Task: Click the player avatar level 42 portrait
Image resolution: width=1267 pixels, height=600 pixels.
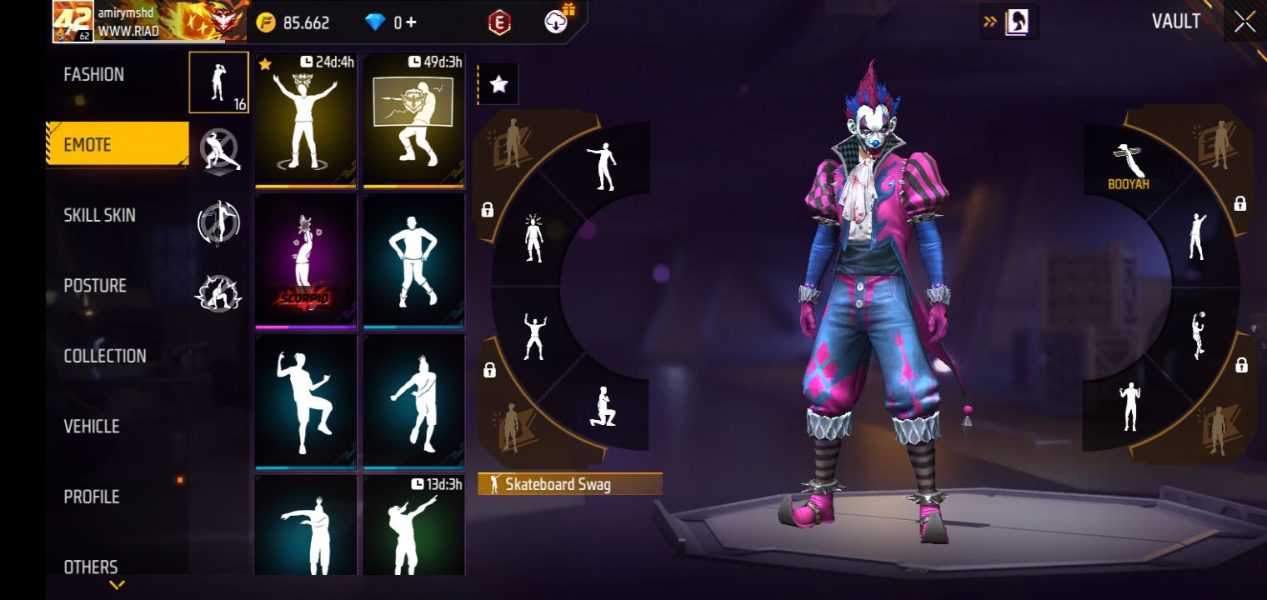Action: tap(72, 22)
